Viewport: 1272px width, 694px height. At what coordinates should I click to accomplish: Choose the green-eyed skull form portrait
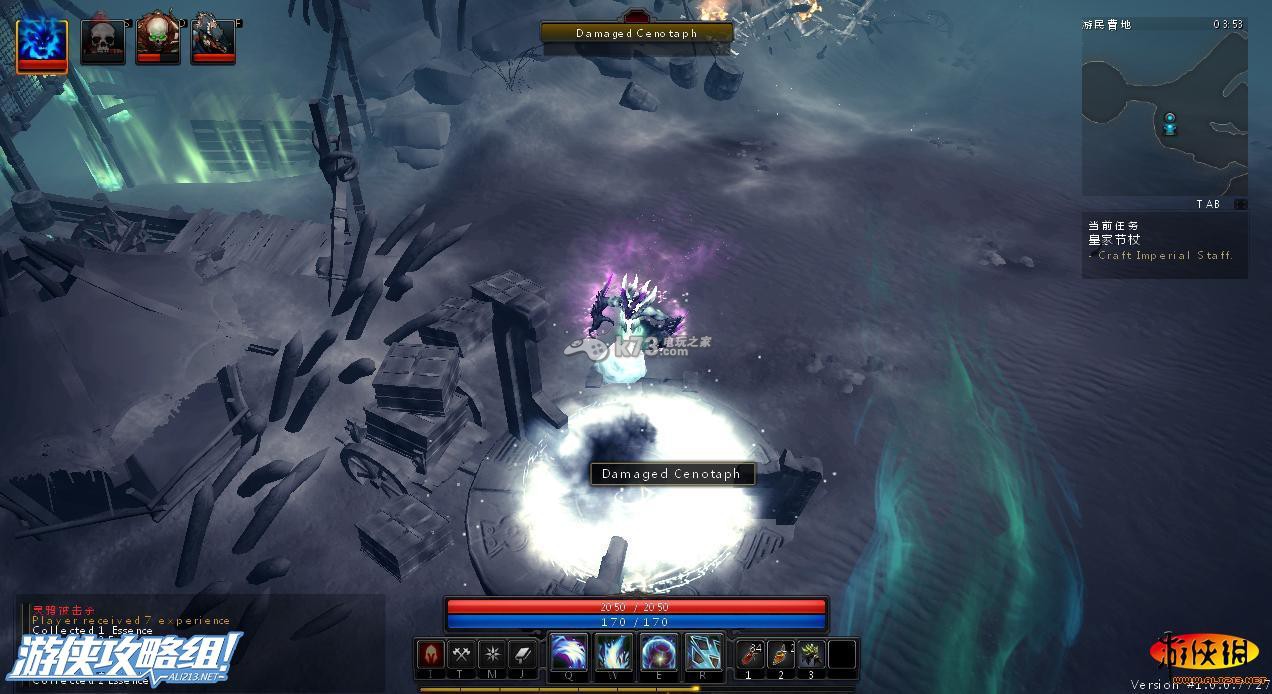158,40
